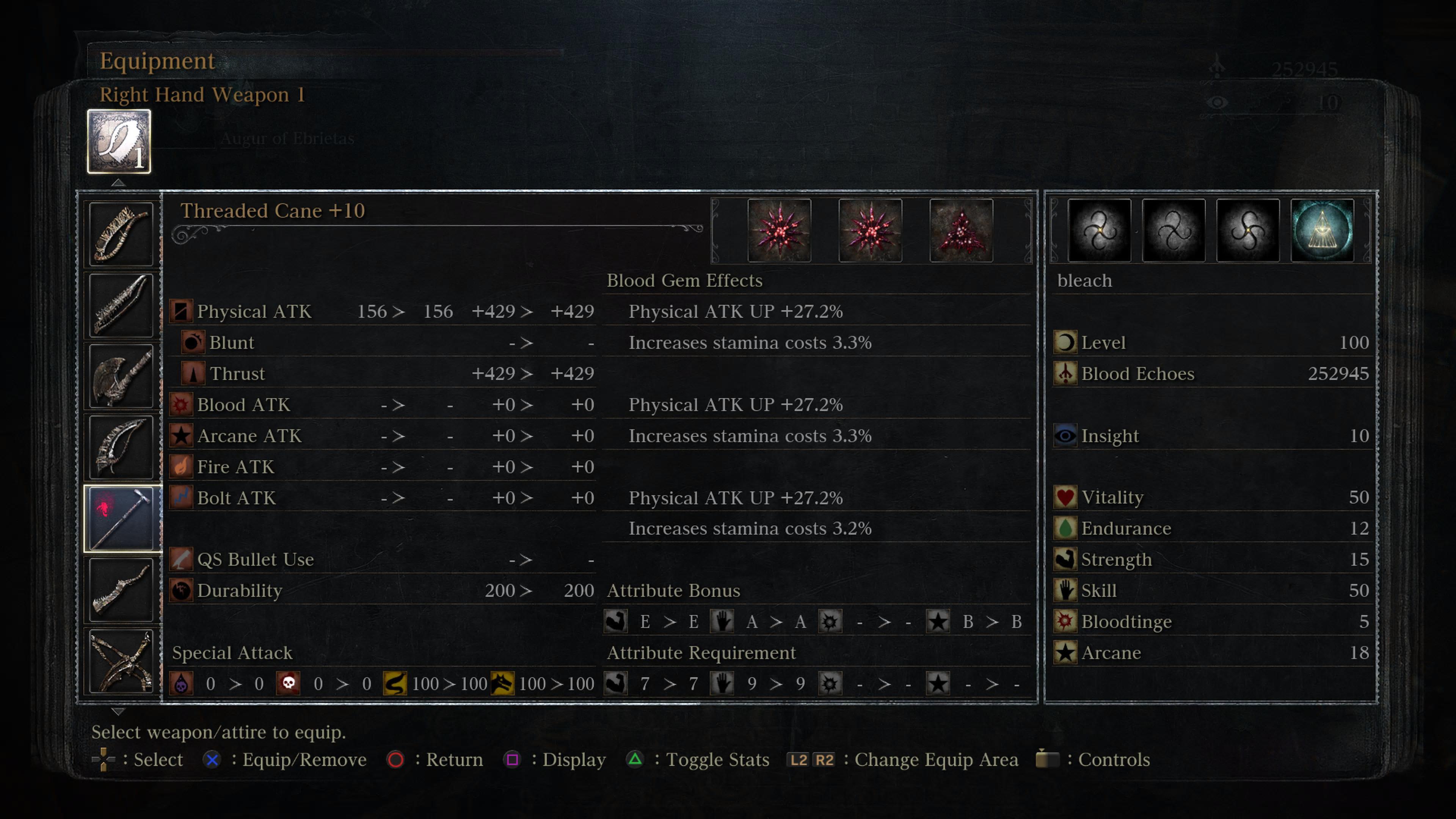Expand the weapon list using the up arrow

click(x=118, y=182)
